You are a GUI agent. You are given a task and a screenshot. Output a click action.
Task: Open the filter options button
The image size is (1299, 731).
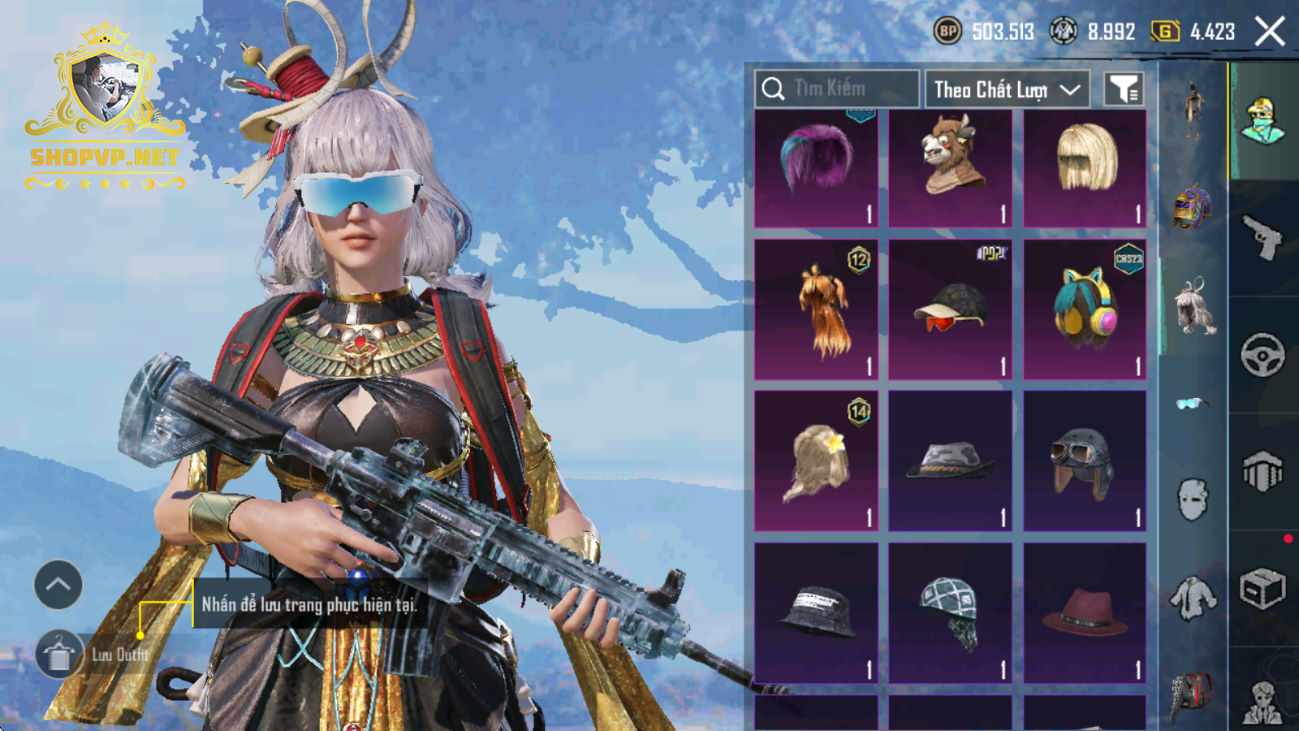1123,89
